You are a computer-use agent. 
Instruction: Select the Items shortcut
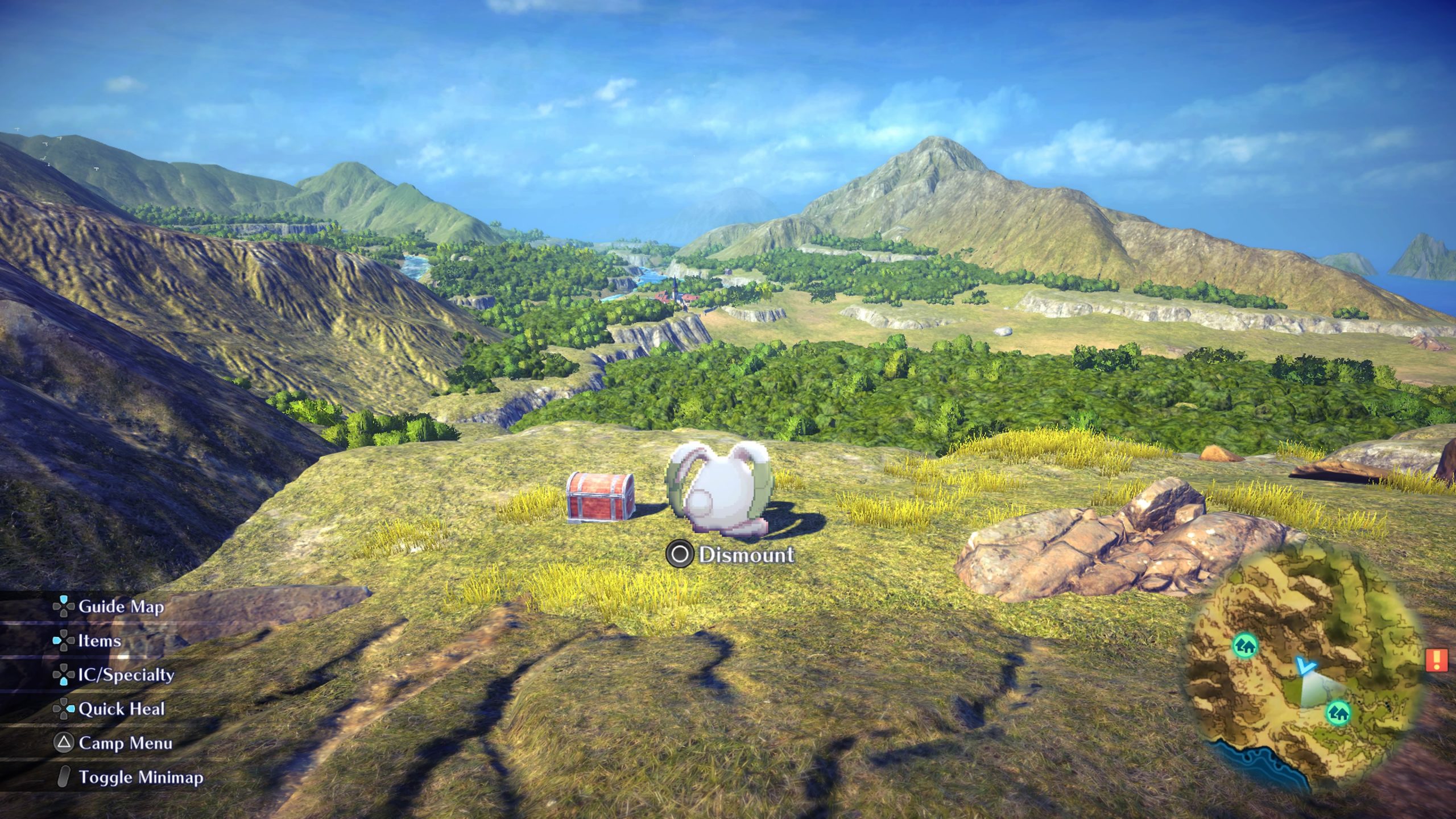[x=99, y=641]
